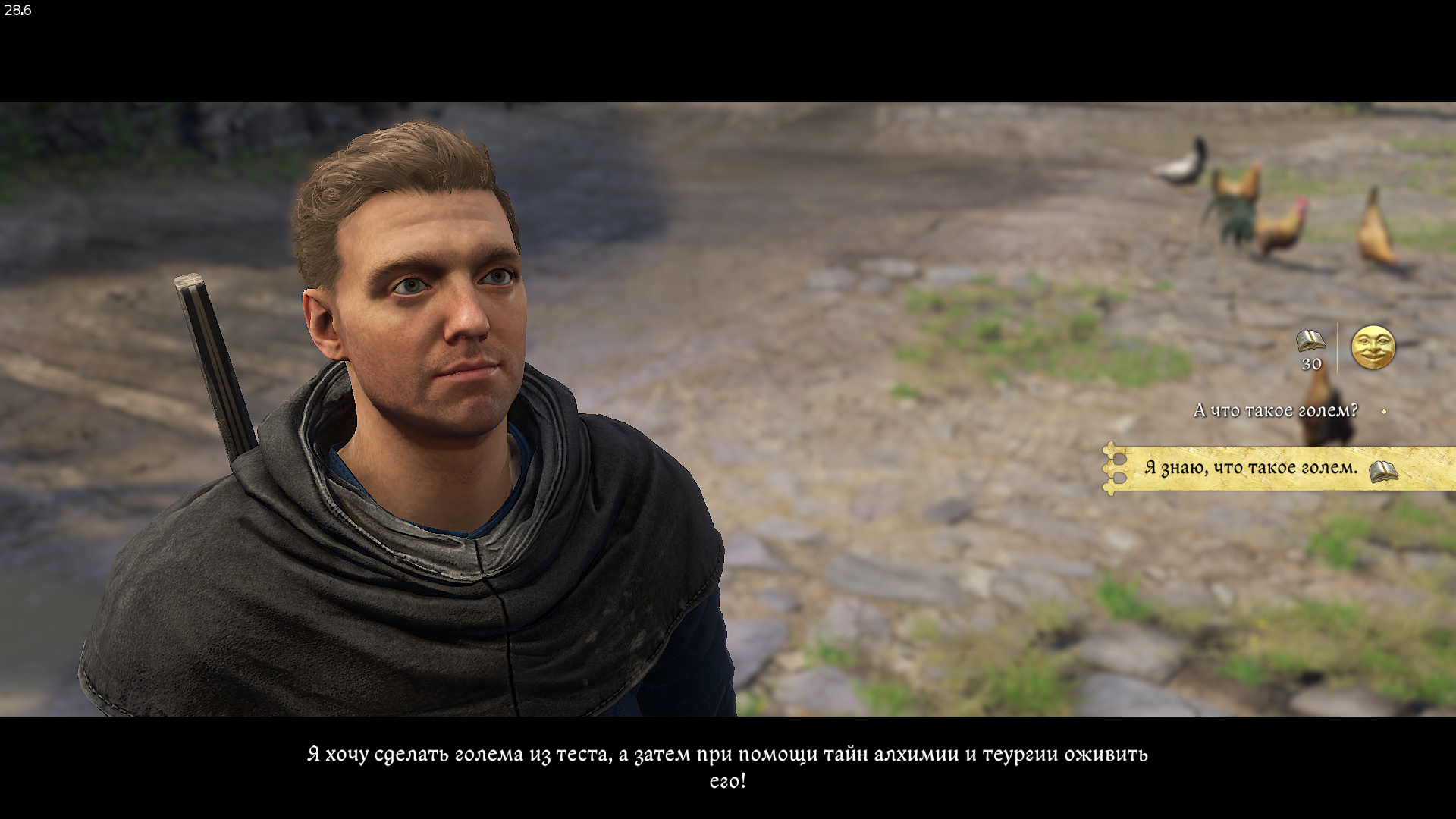The width and height of the screenshot is (1456, 819).
Task: Select "Я знаю, что такое голем." reply
Action: (x=1250, y=468)
